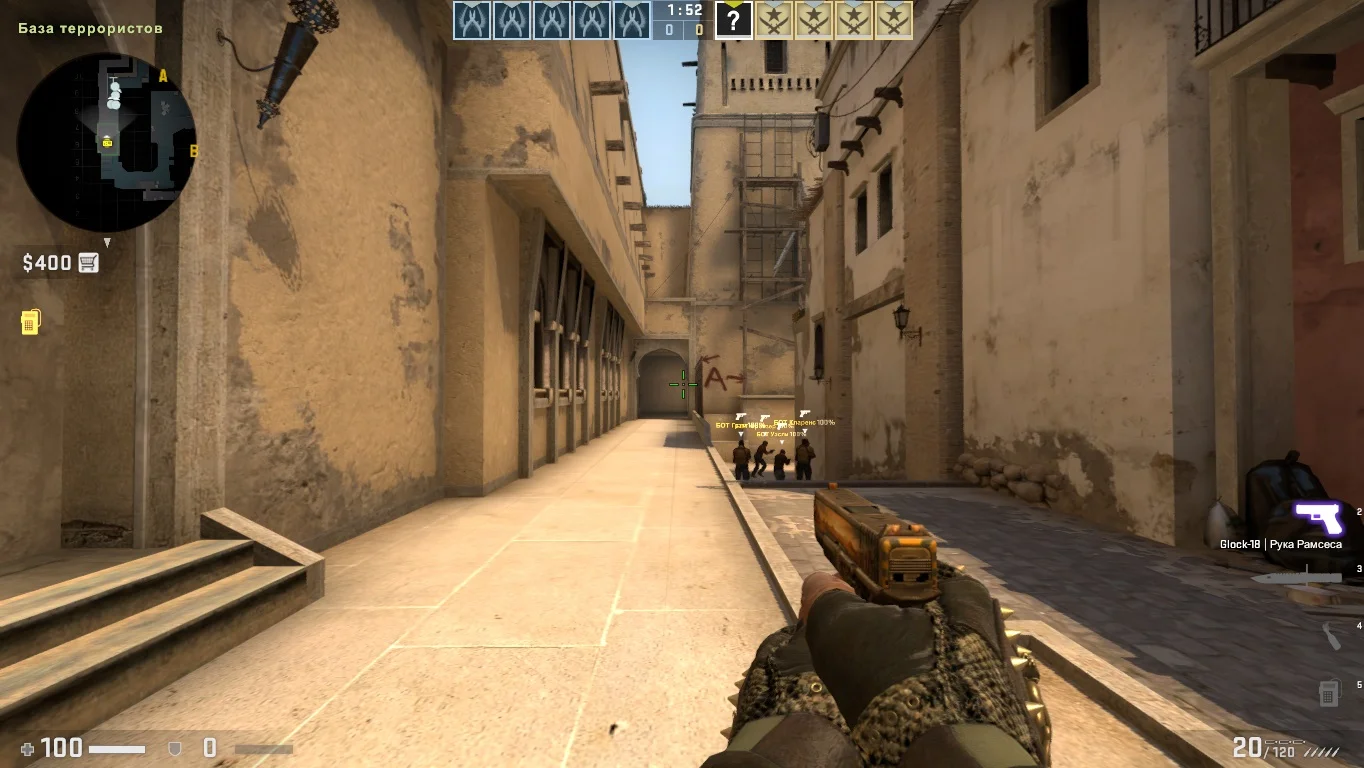Screen dimensions: 1364x768
Task: Select bombsite B marker on the radar
Action: click(x=194, y=152)
